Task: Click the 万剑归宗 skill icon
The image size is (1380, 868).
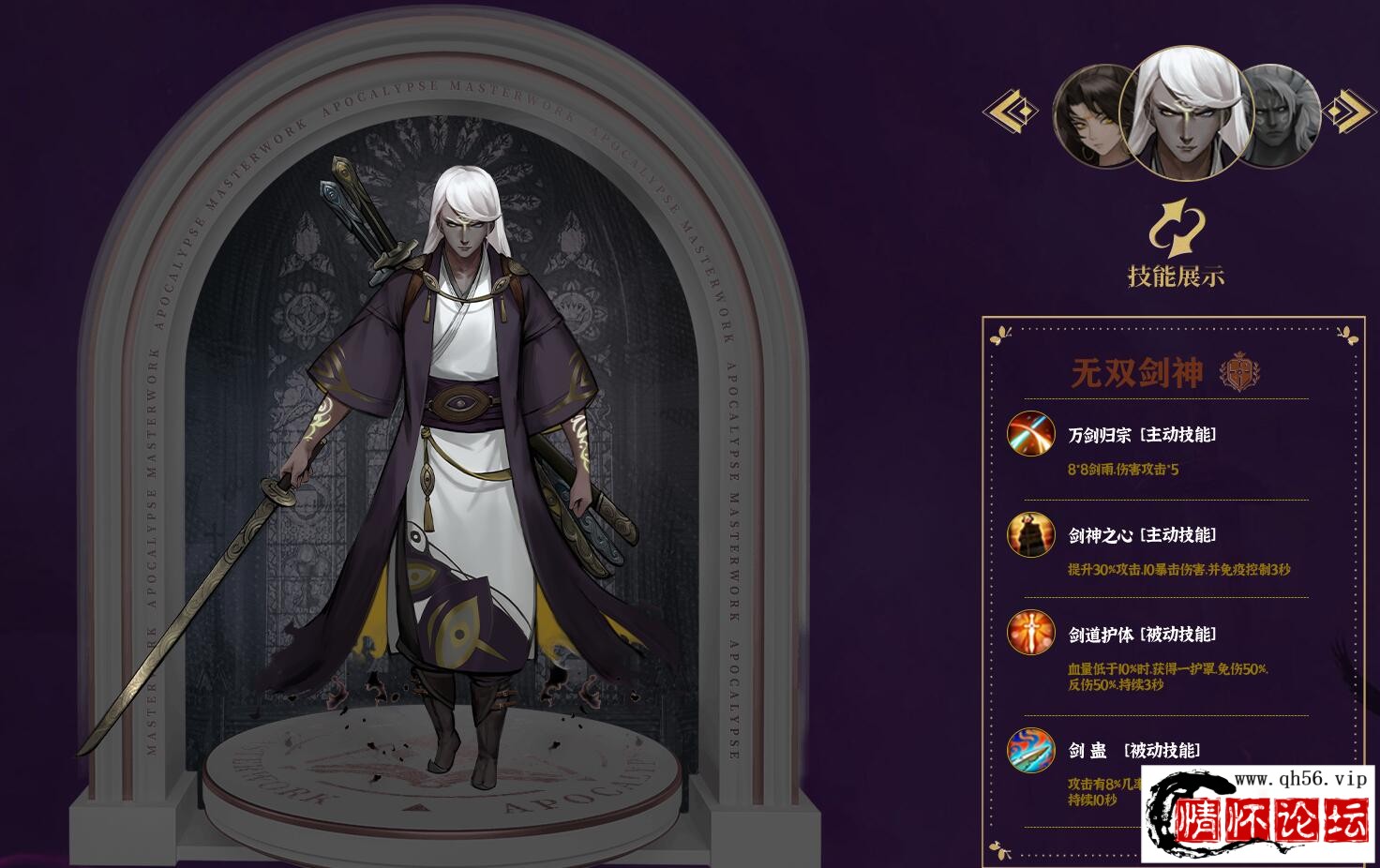Action: pyautogui.click(x=1031, y=434)
